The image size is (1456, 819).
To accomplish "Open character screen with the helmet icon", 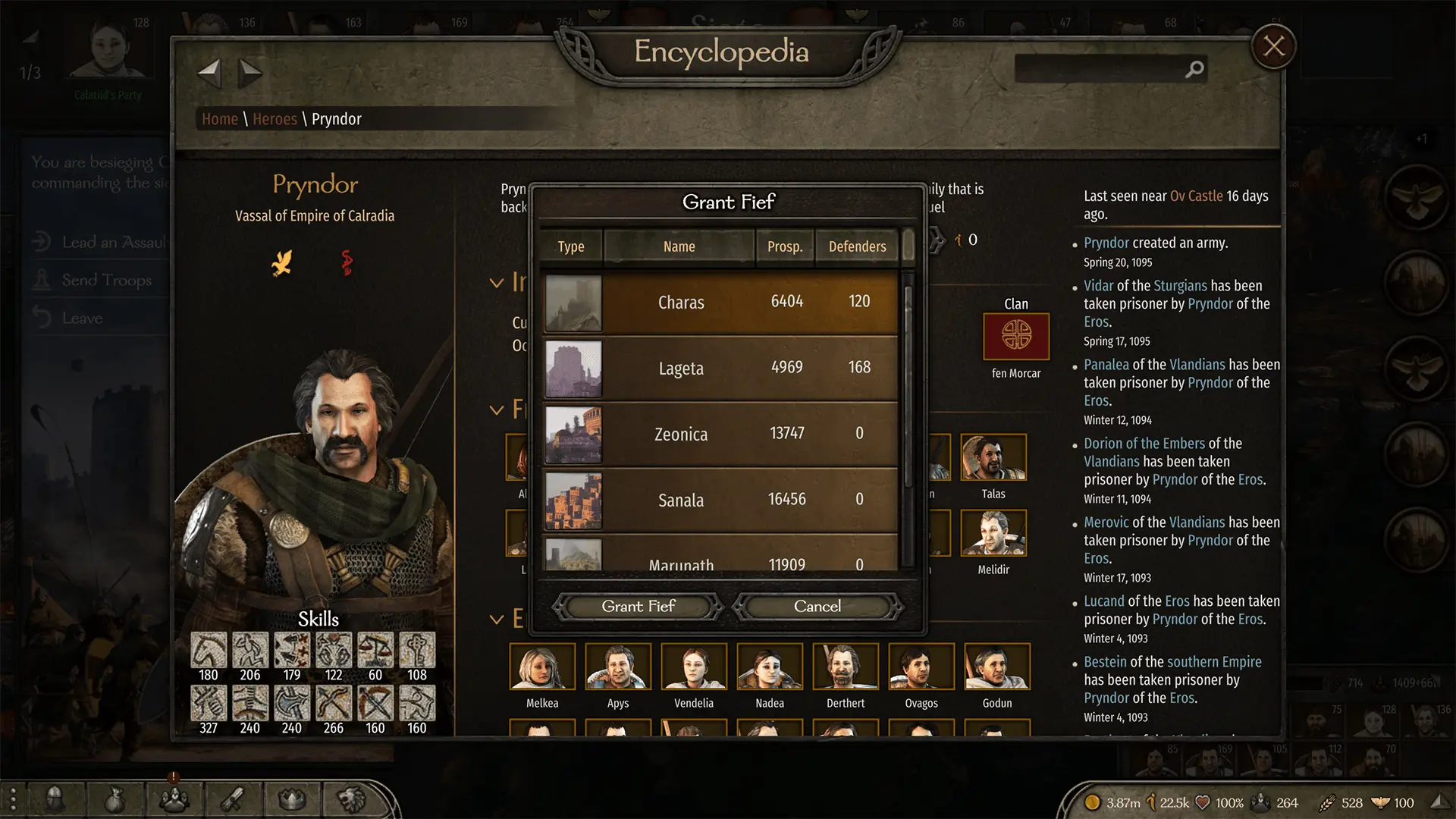I will coord(55,799).
